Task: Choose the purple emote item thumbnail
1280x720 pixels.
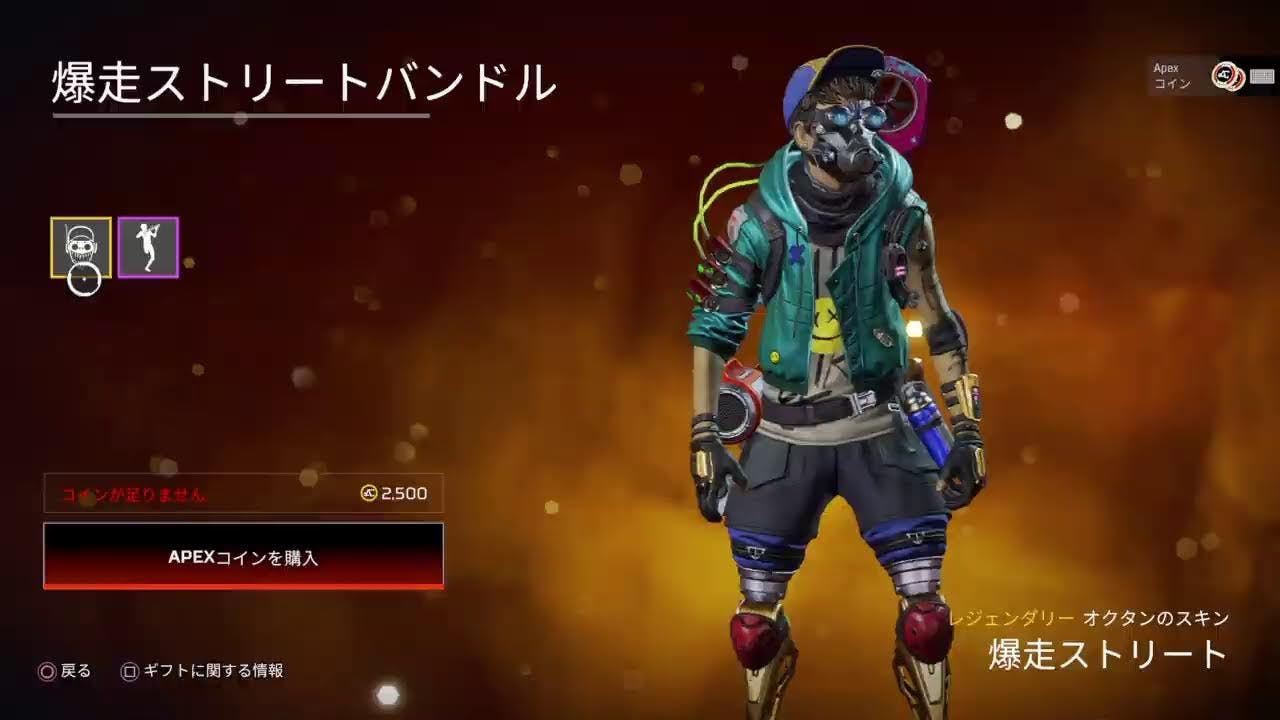Action: coord(148,247)
